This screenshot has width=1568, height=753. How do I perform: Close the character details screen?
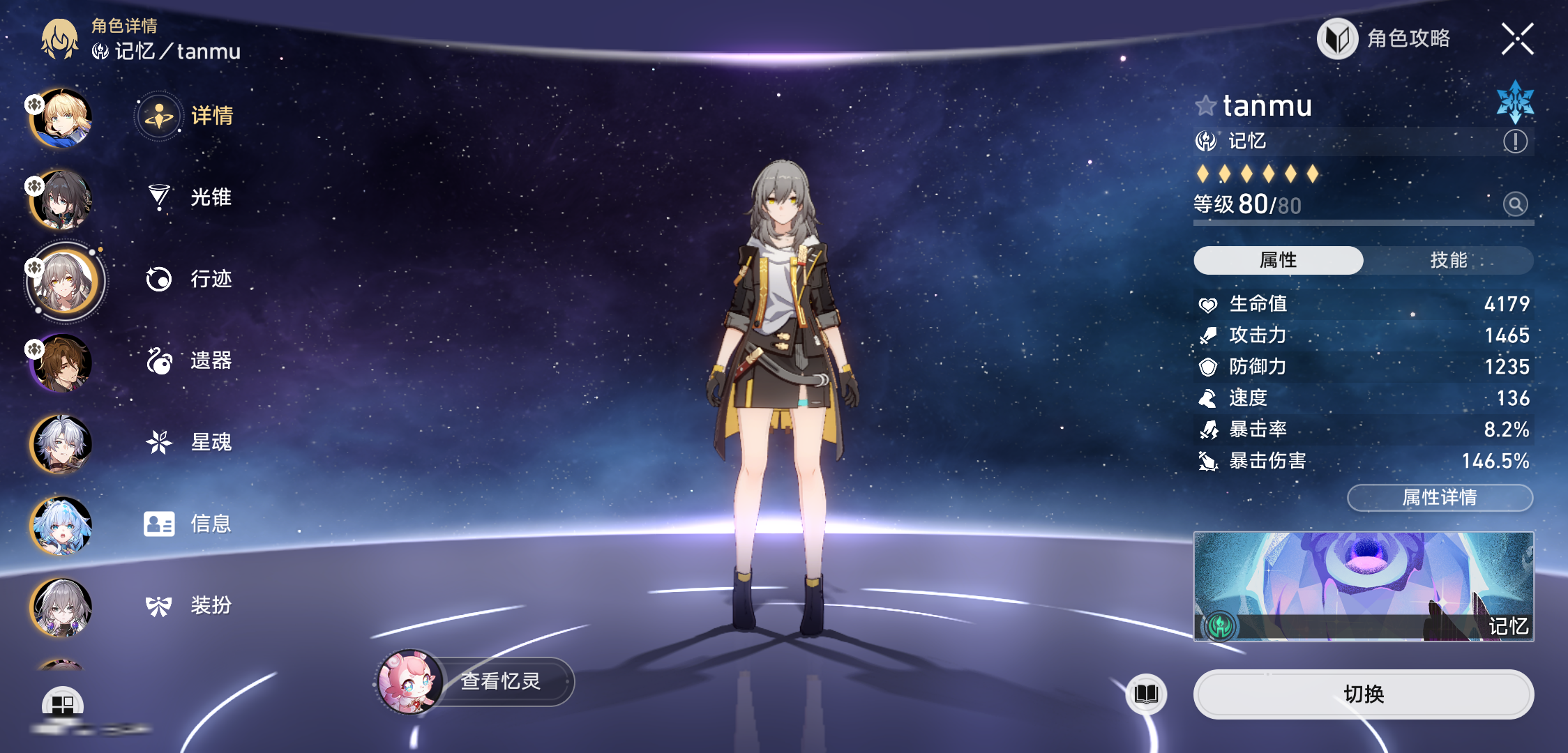coord(1517,38)
